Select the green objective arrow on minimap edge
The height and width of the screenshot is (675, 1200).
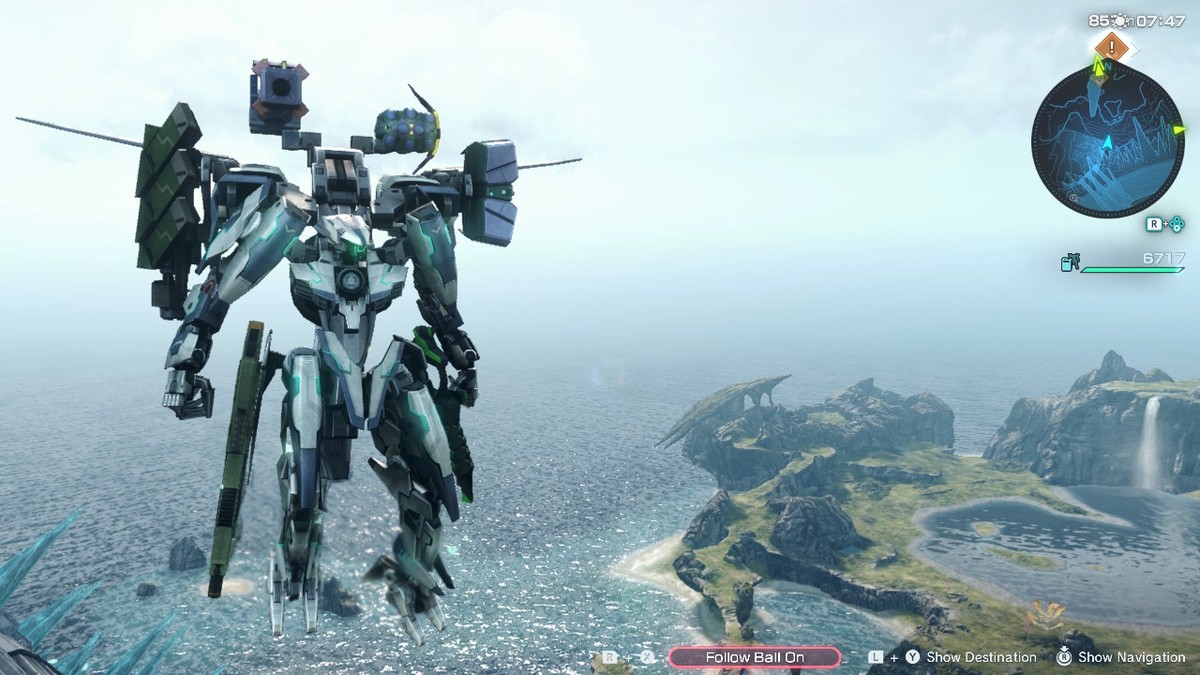1178,129
